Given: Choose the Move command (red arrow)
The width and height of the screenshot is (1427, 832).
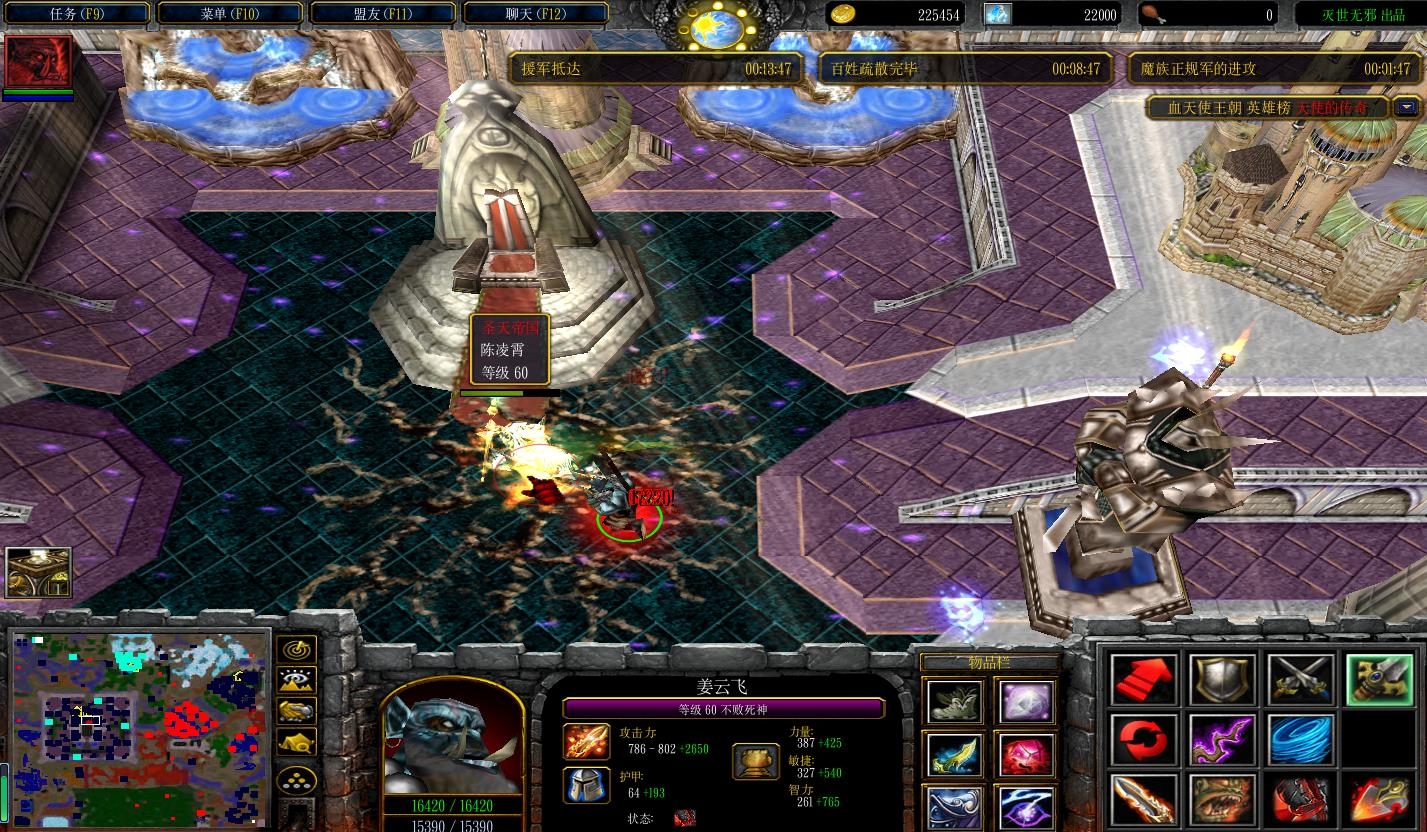Looking at the screenshot, I should [1143, 680].
